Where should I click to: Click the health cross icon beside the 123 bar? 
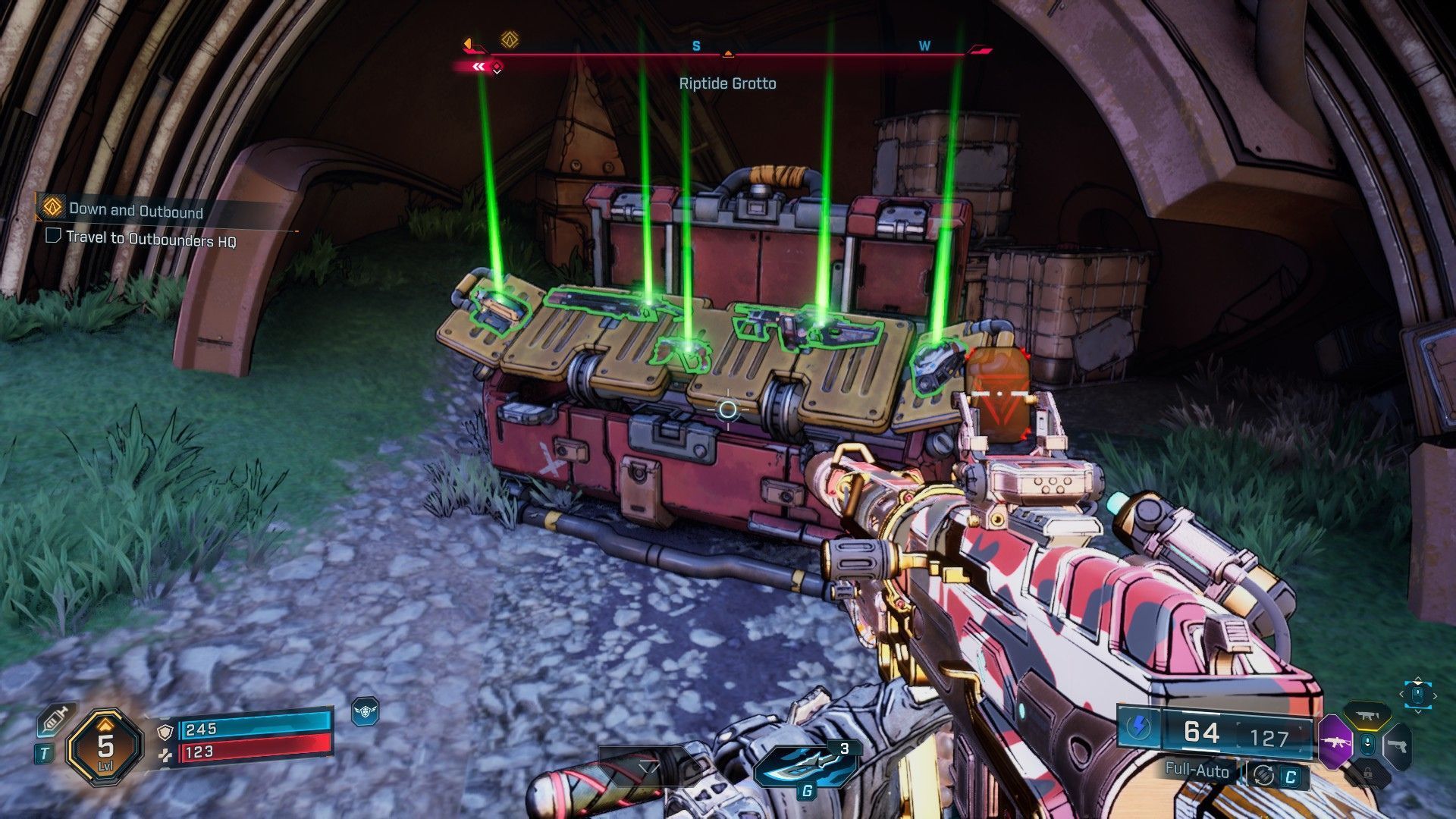[165, 756]
